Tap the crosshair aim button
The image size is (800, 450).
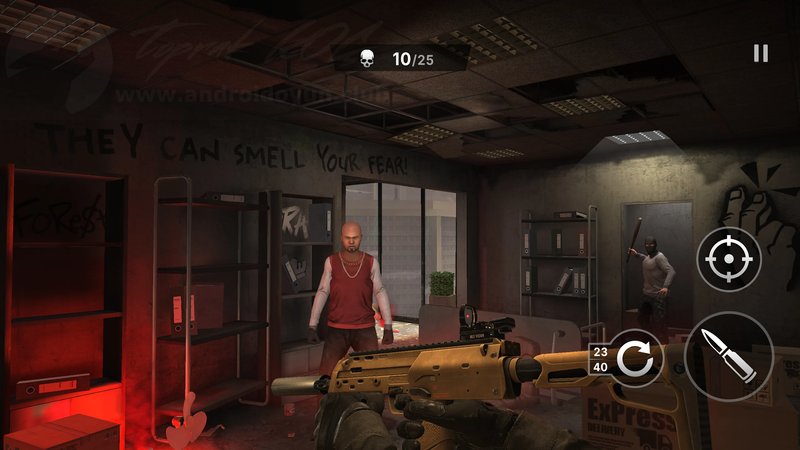click(729, 259)
